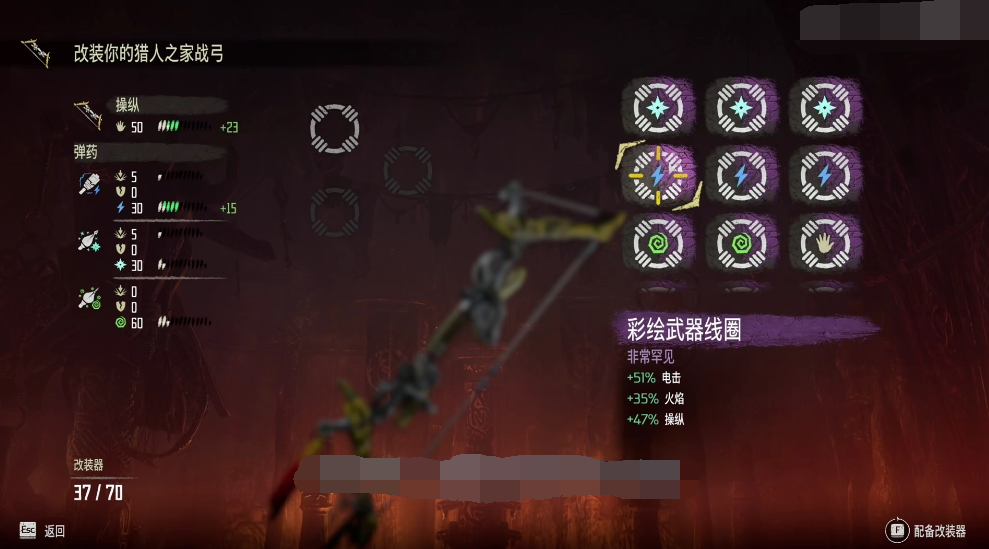989x549 pixels.
Task: Click the war bow icon beside 操纵
Action: click(x=88, y=113)
